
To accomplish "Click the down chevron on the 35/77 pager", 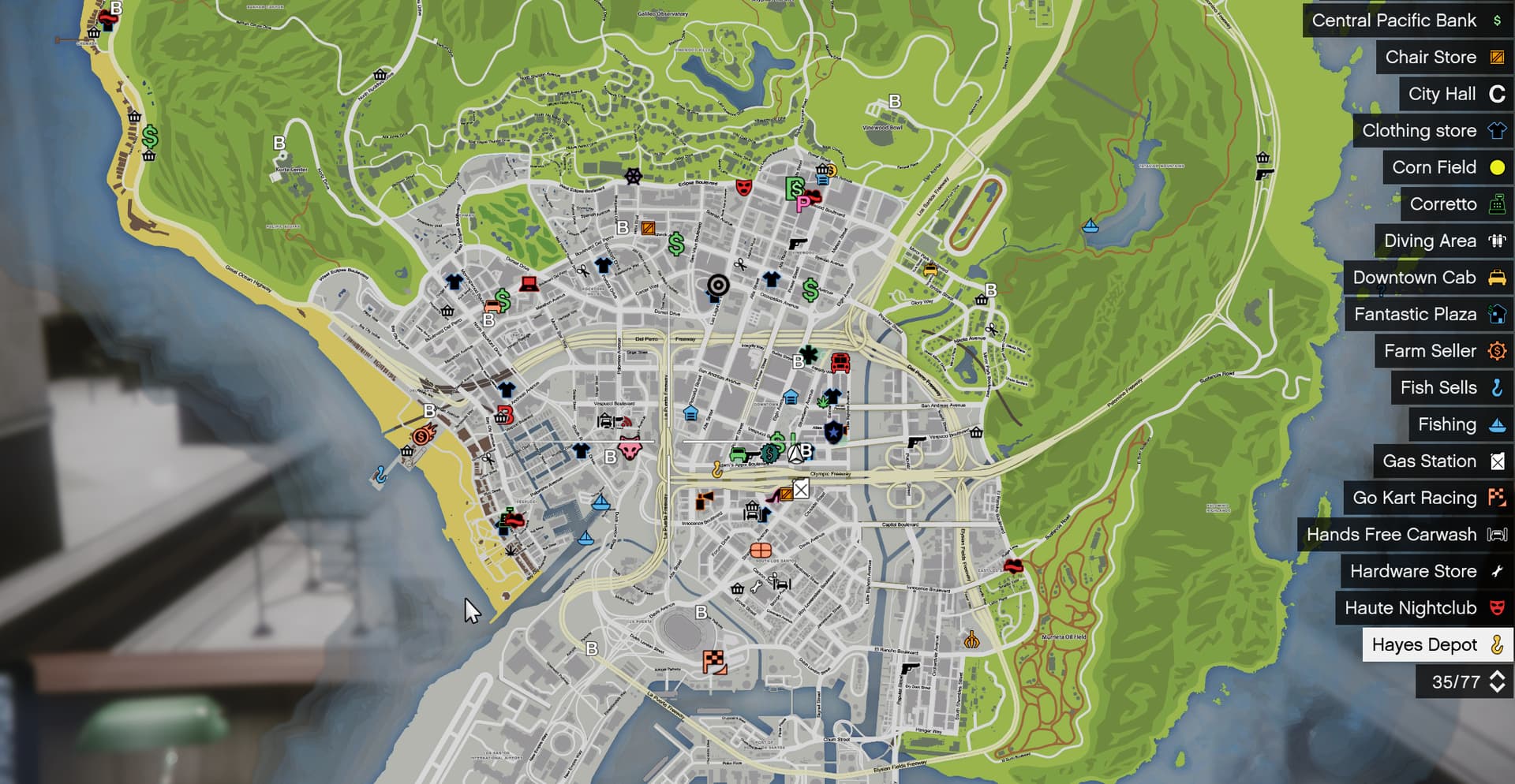I will coord(1496,686).
